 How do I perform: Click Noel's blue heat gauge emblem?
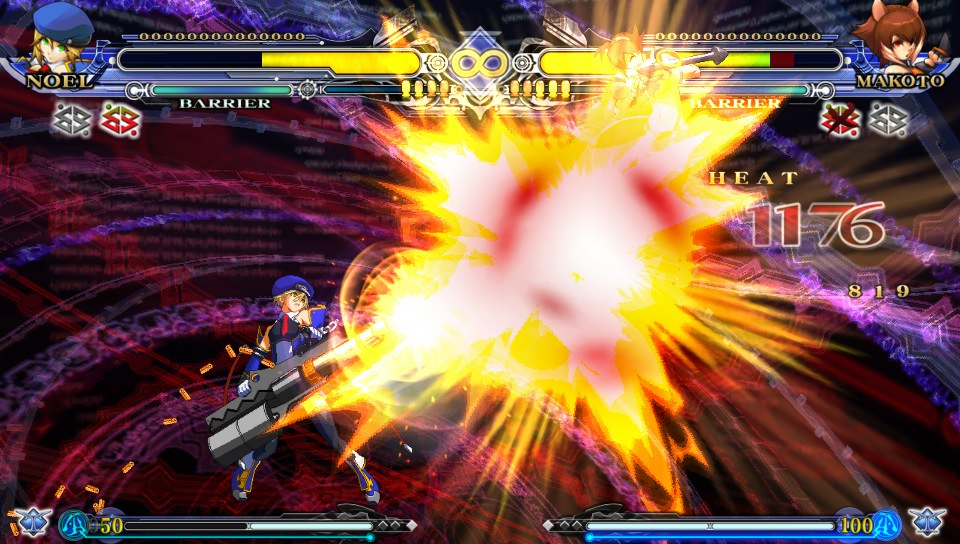[x=74, y=524]
